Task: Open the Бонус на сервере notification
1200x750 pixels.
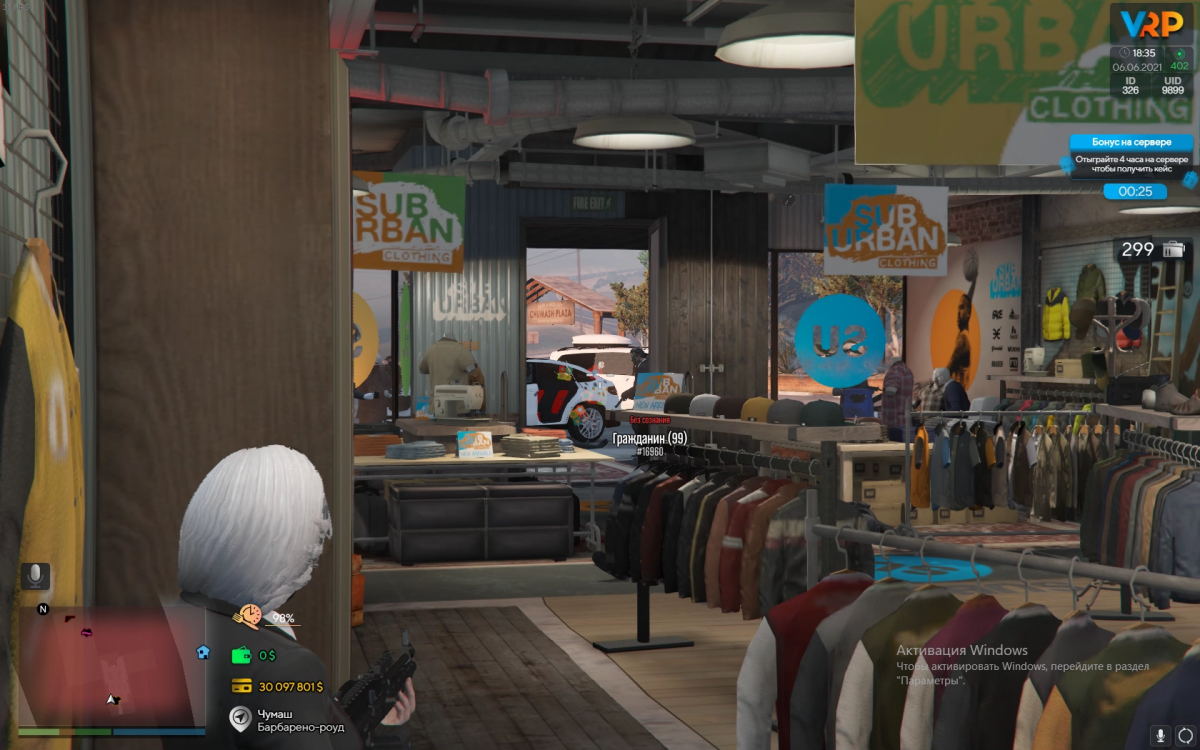Action: 1131,153
